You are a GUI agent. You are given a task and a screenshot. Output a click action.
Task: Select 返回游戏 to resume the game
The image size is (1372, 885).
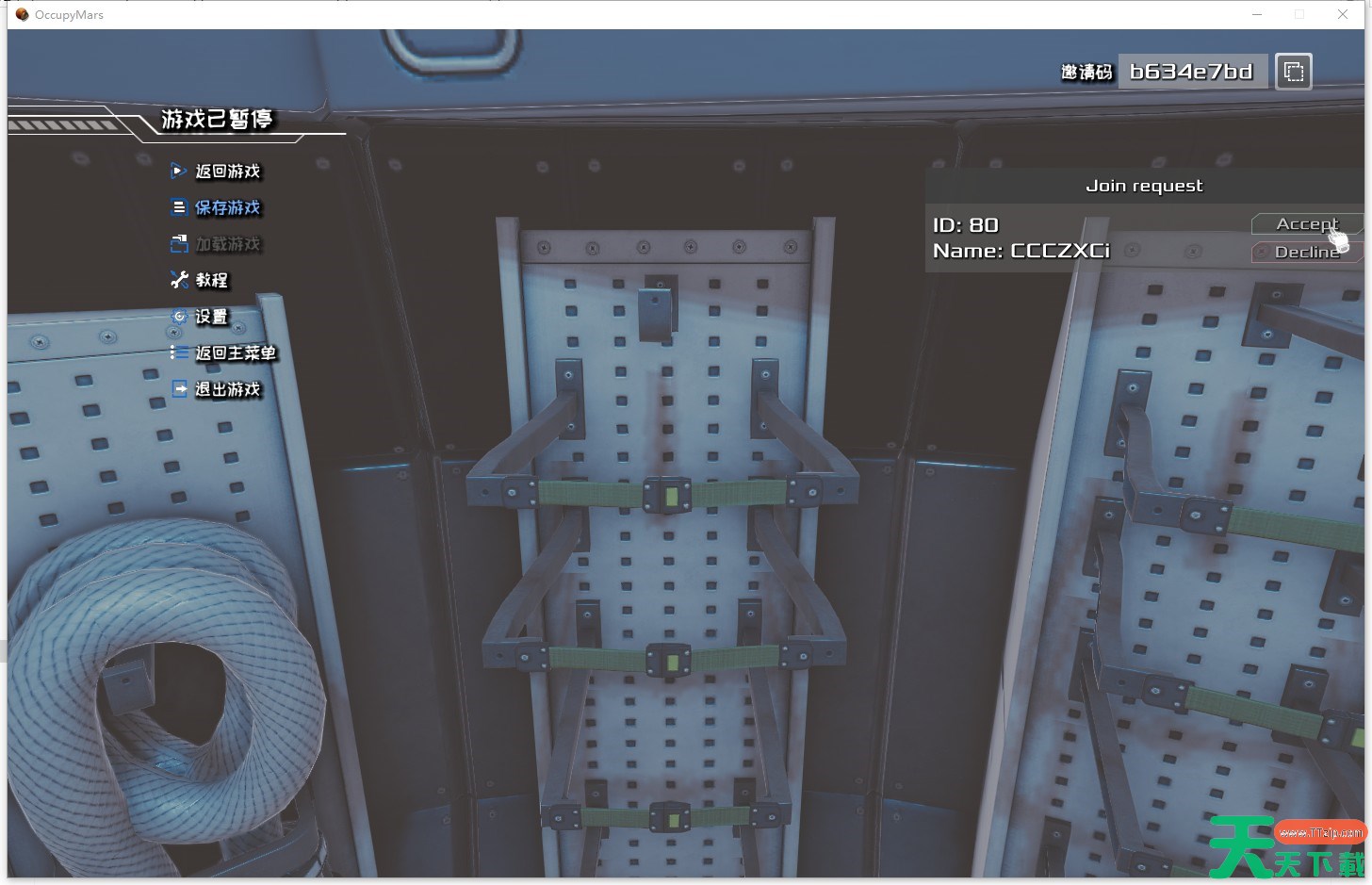[226, 172]
